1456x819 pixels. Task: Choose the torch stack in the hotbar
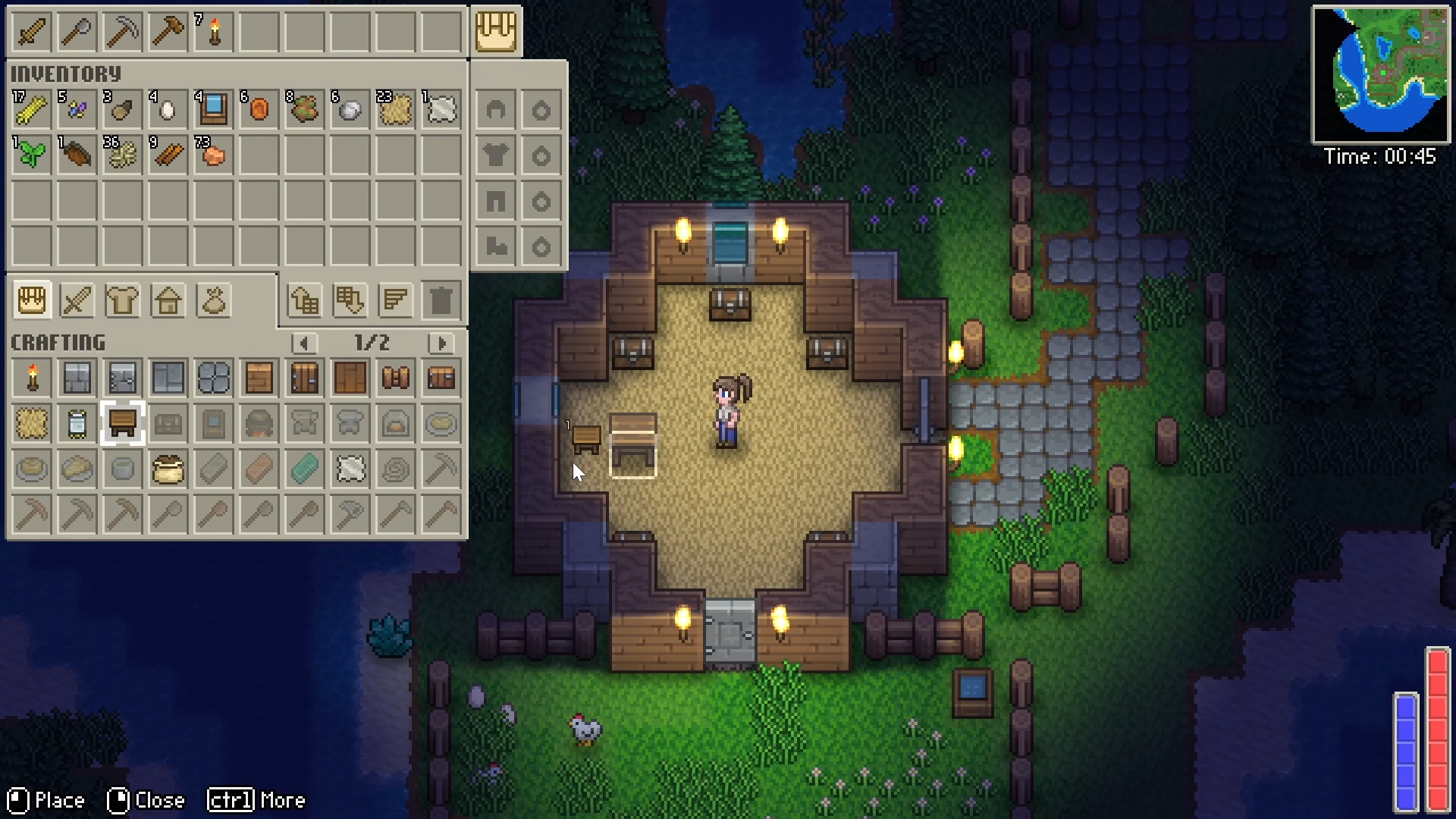214,33
